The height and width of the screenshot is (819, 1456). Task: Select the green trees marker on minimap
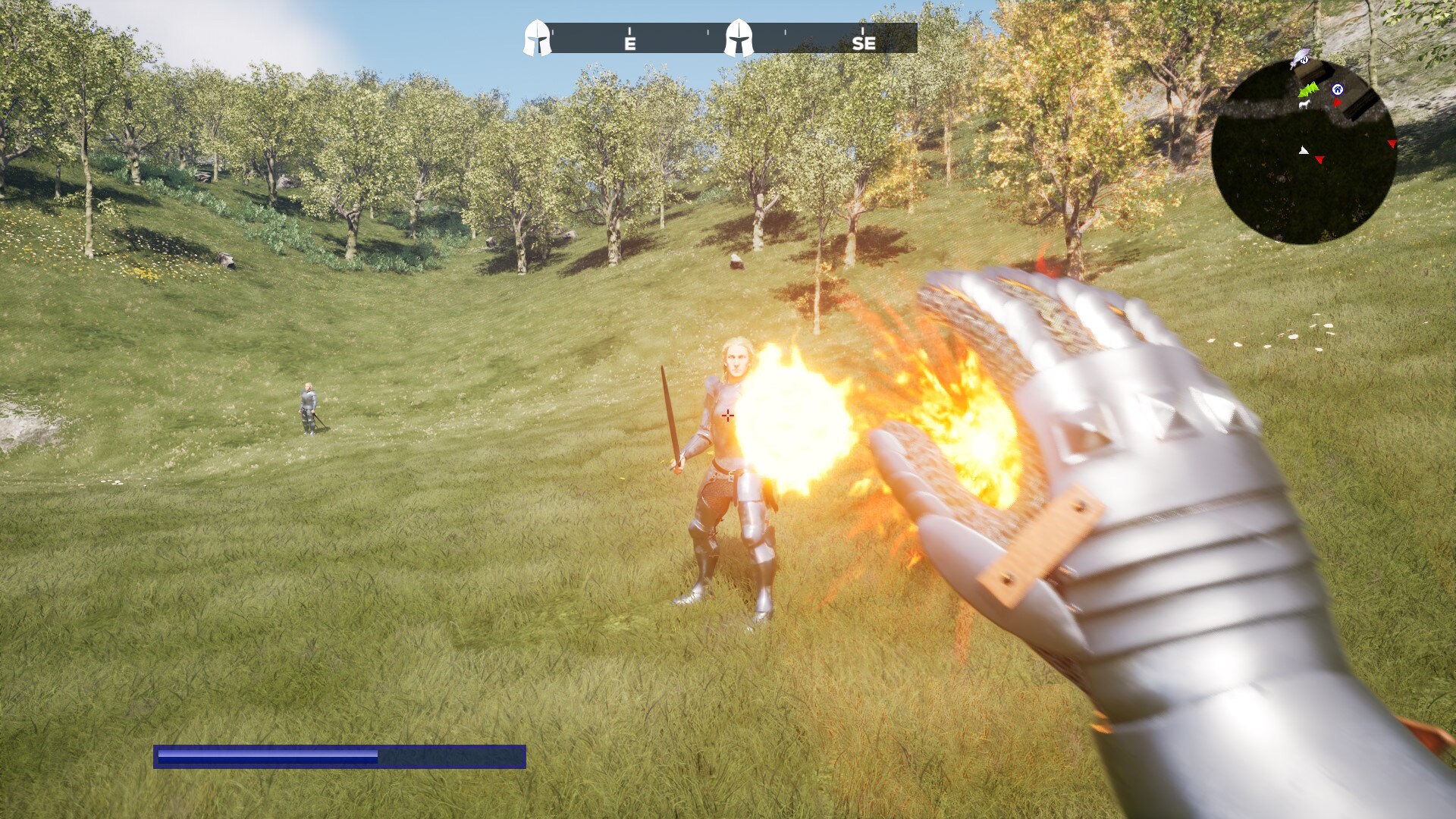[x=1307, y=90]
